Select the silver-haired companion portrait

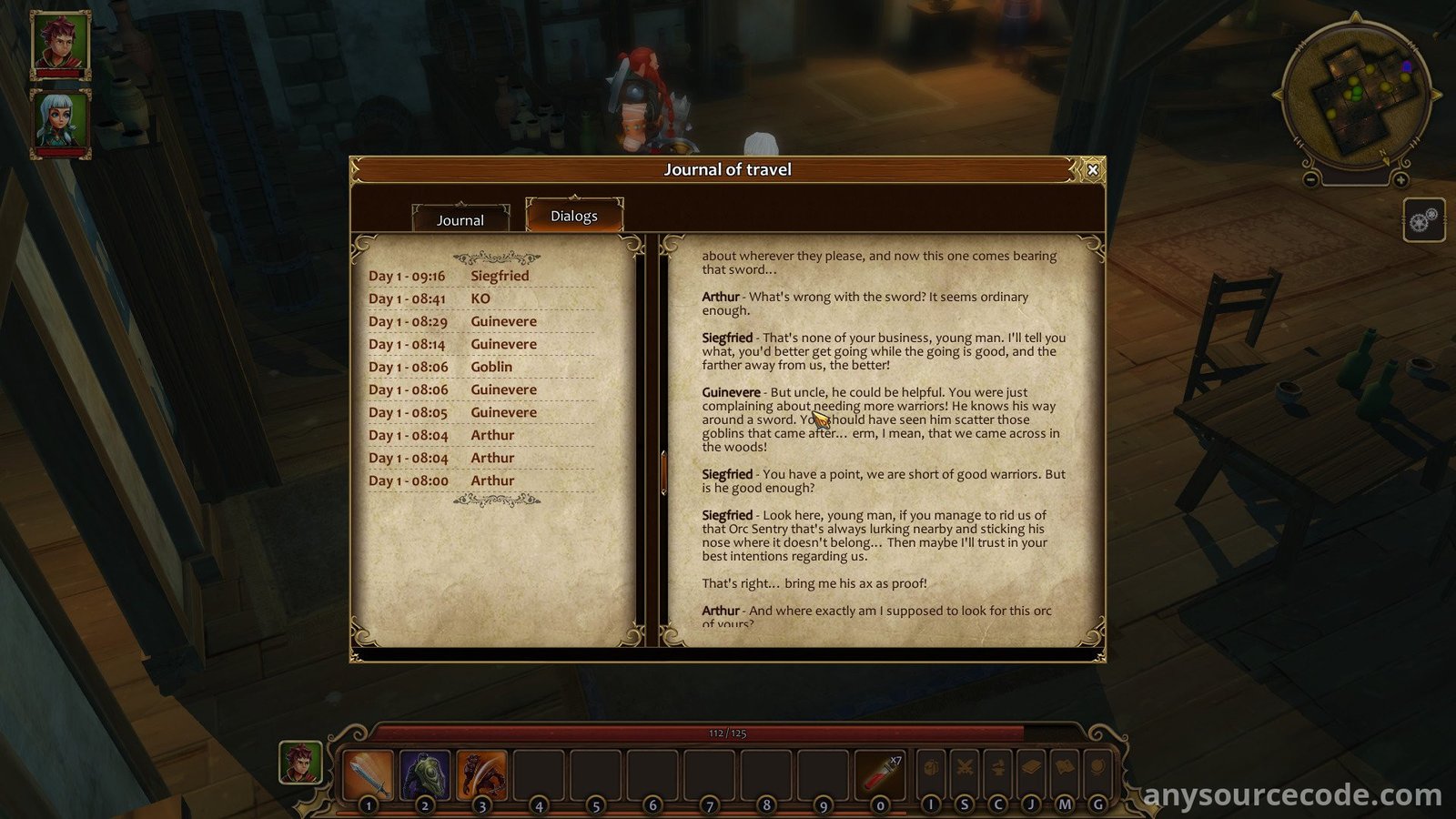point(61,121)
